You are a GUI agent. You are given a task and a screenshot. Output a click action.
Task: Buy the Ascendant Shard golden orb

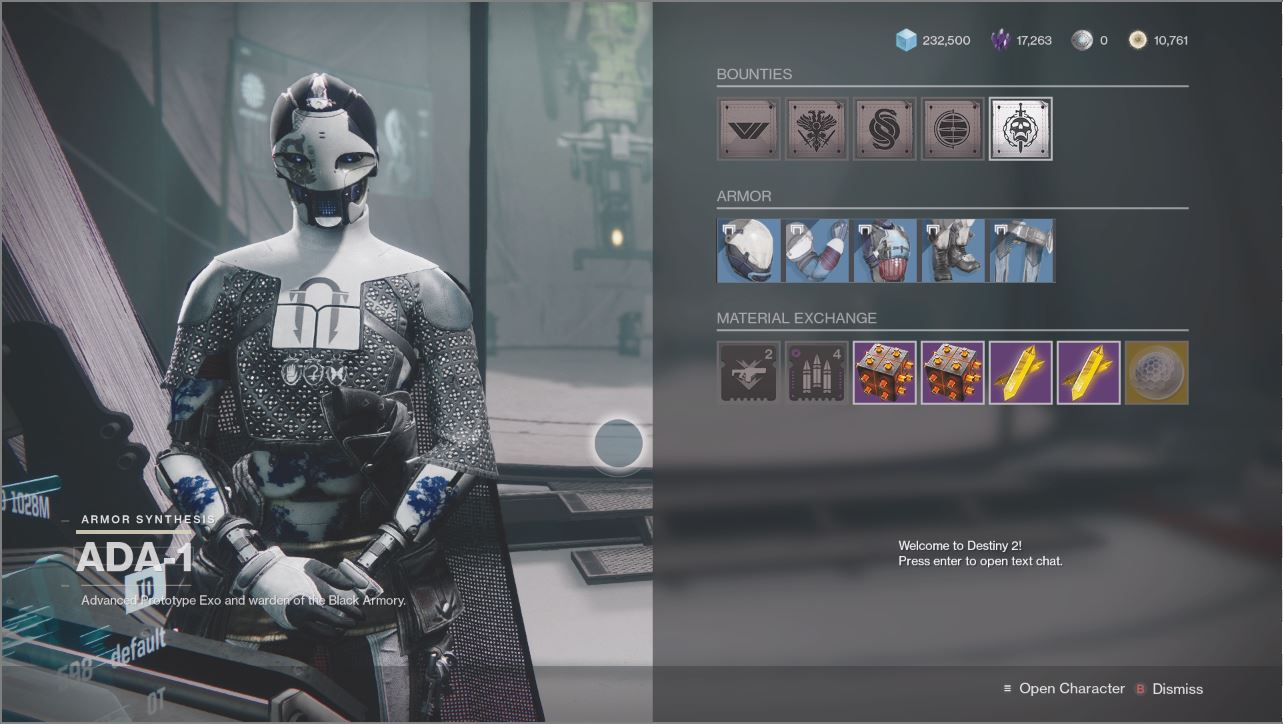click(x=1157, y=373)
